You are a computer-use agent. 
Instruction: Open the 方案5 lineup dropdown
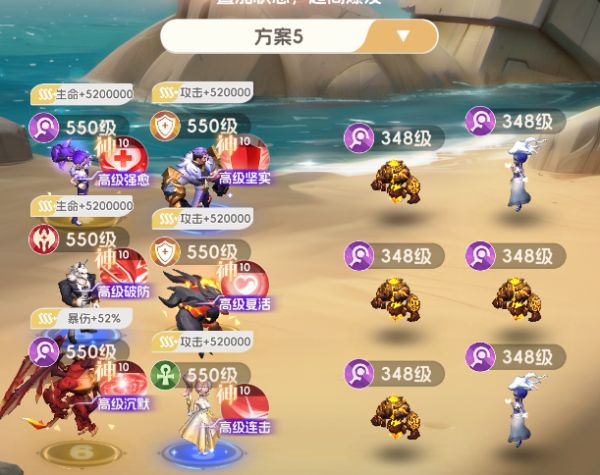403,36
